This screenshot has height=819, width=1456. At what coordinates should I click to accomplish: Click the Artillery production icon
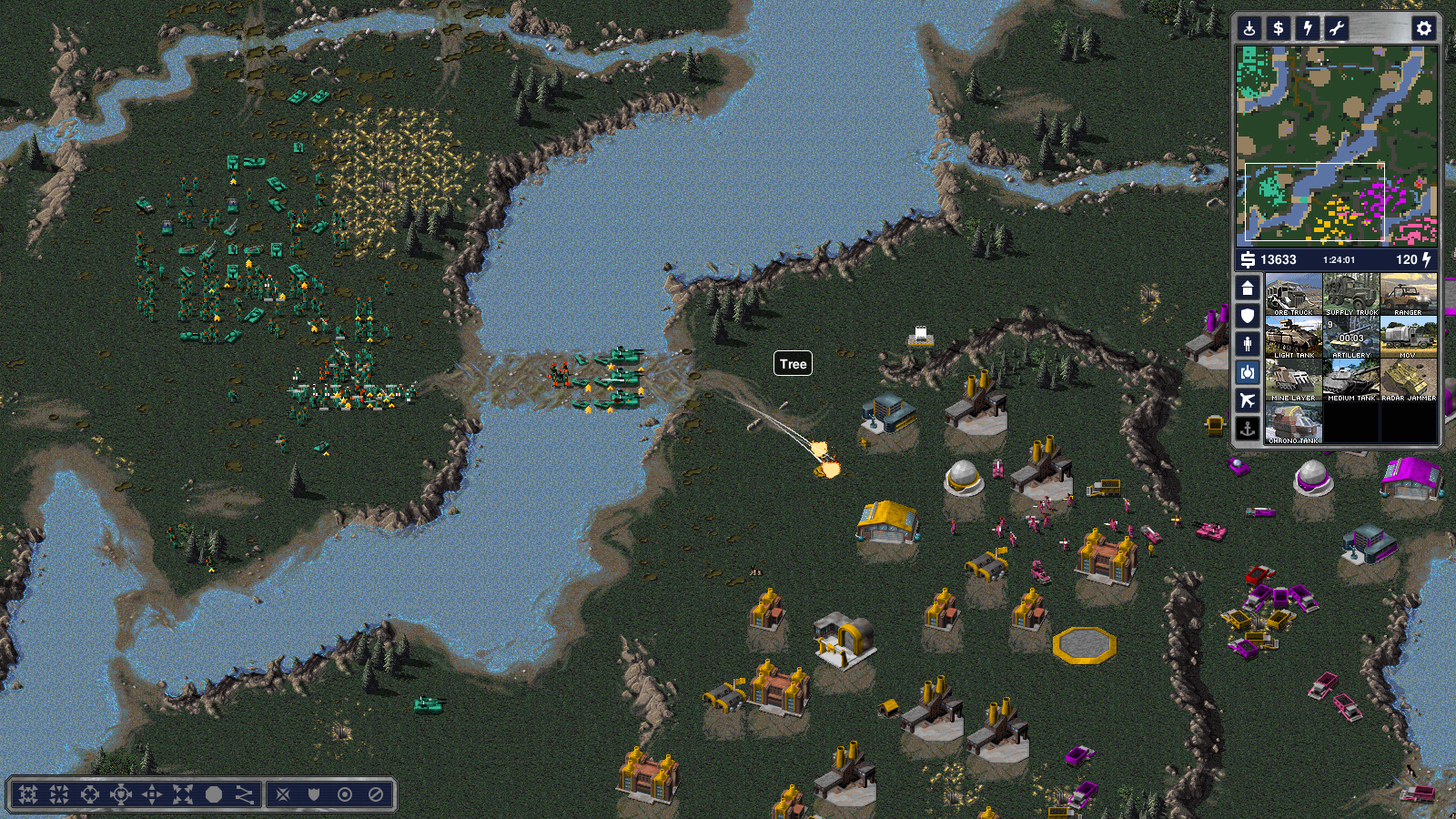click(x=1351, y=337)
